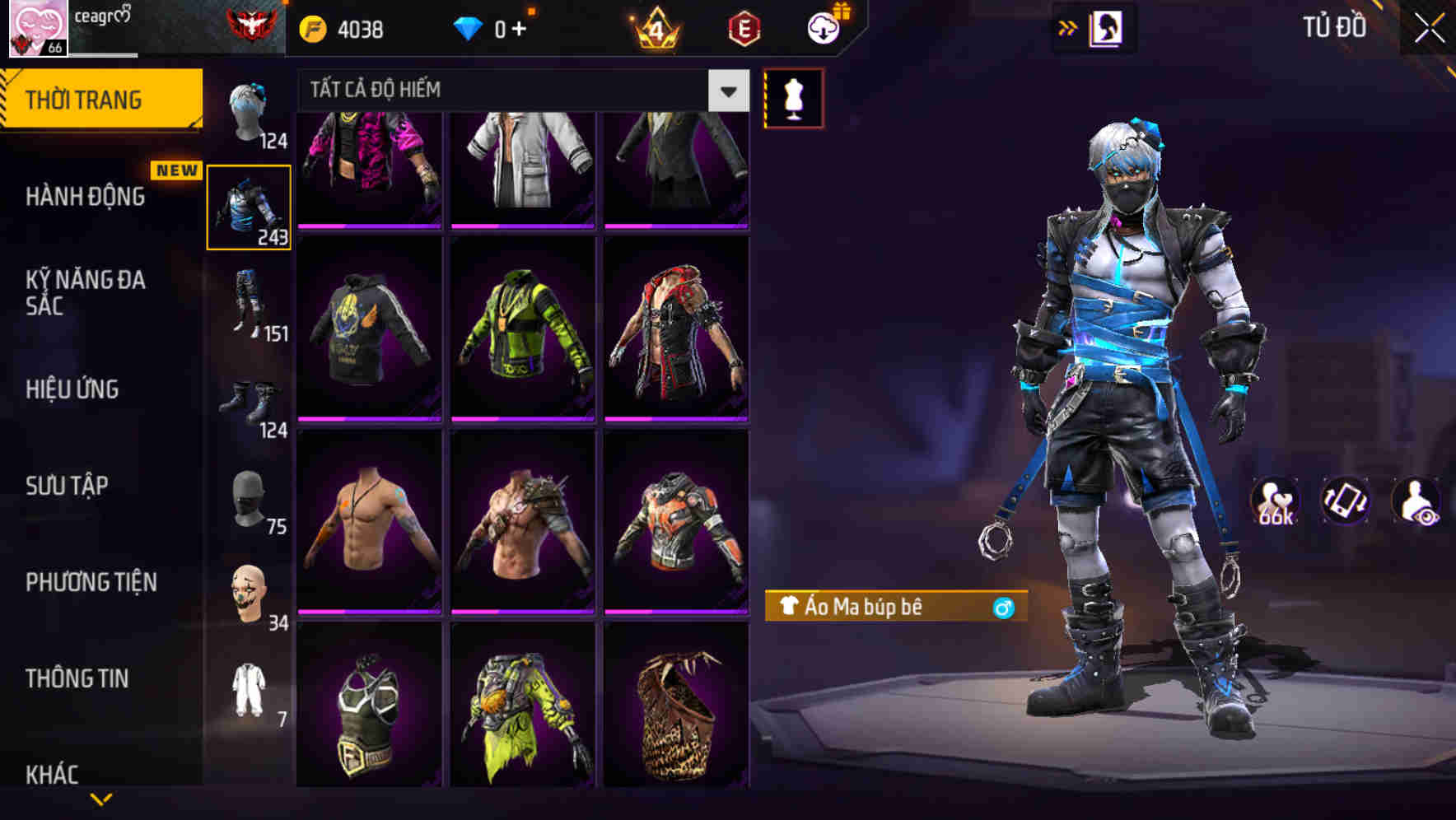The height and width of the screenshot is (820, 1456).
Task: Collapse the panel with the double-arrow toggle
Action: click(1068, 26)
